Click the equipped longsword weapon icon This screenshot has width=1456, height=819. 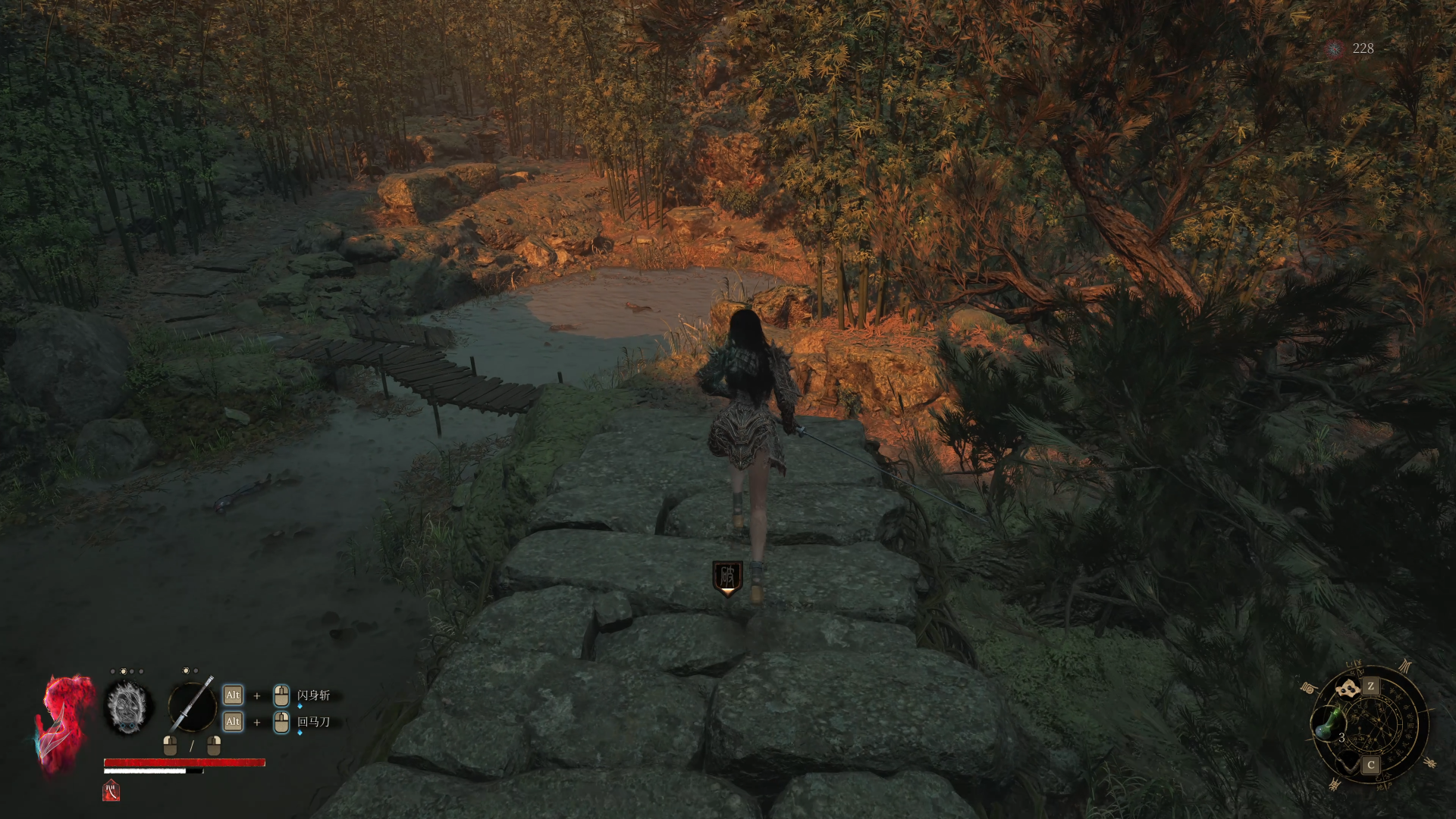[x=192, y=706]
